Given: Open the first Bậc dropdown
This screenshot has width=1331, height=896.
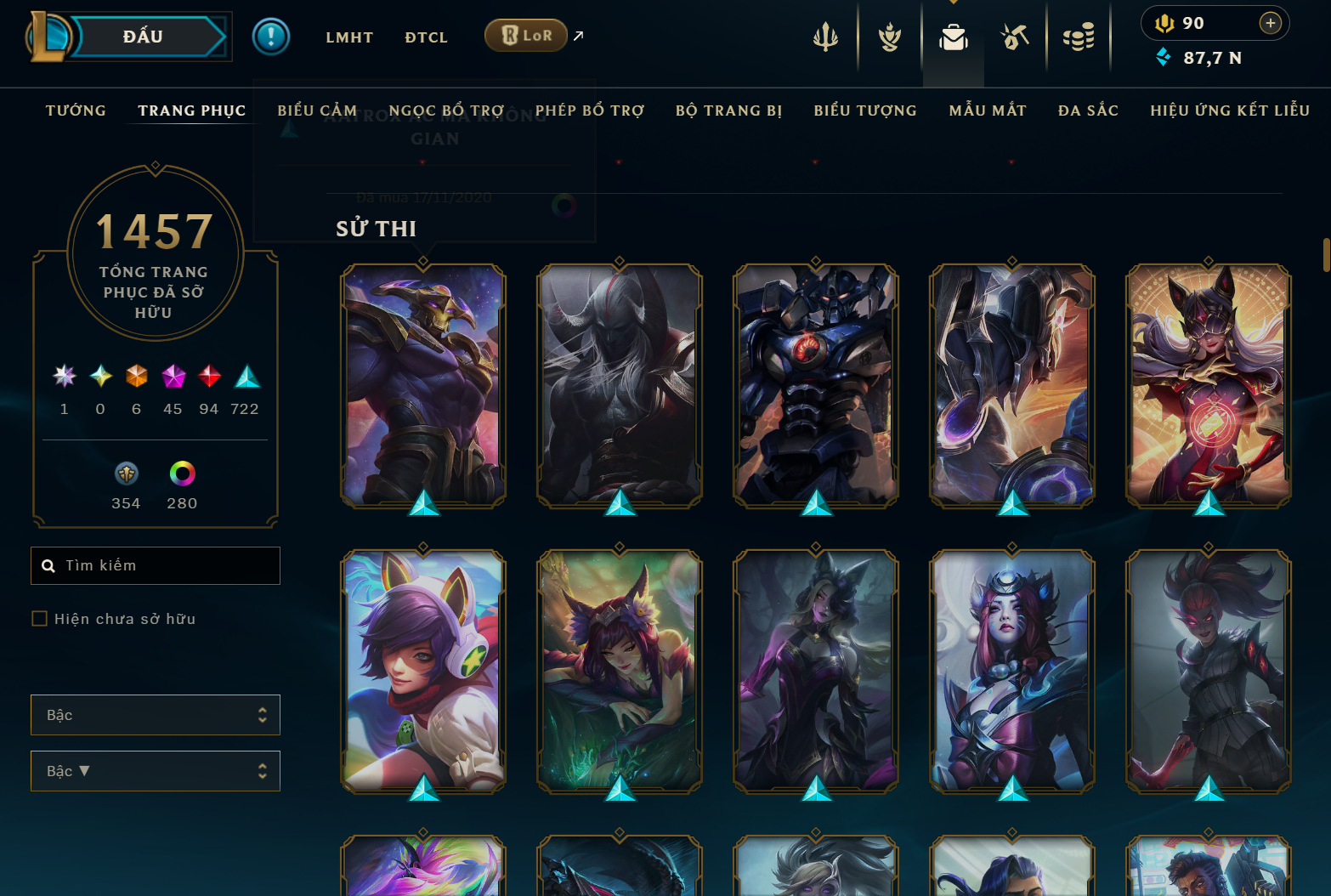Looking at the screenshot, I should point(156,715).
